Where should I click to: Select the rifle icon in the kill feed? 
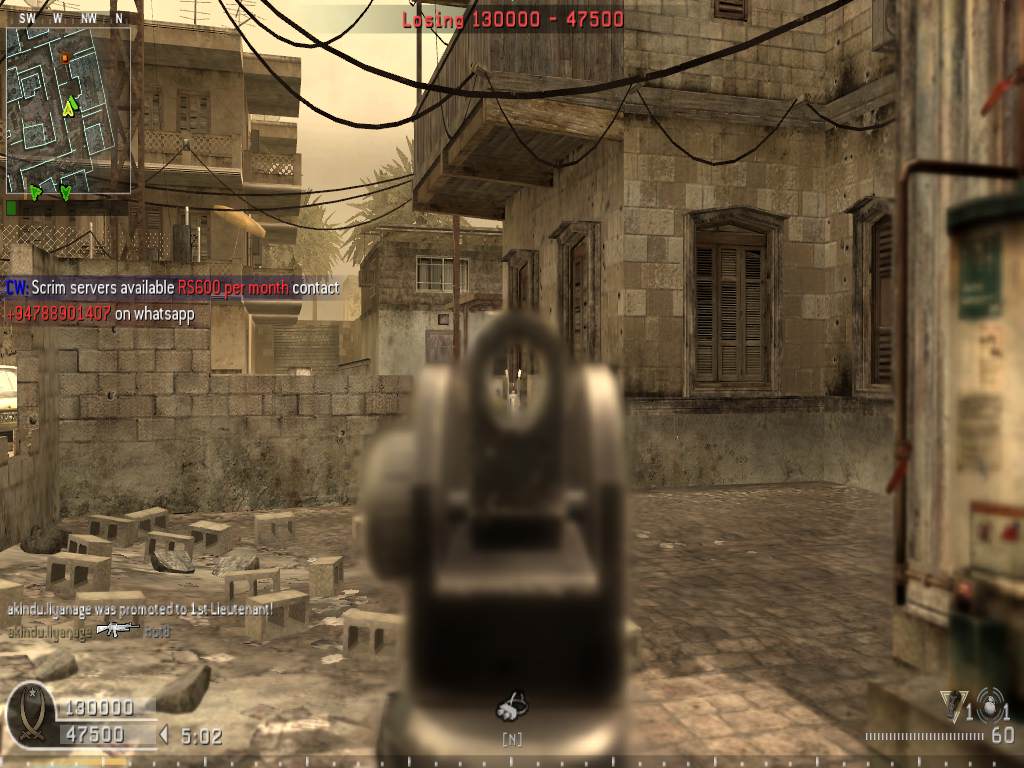pyautogui.click(x=117, y=629)
